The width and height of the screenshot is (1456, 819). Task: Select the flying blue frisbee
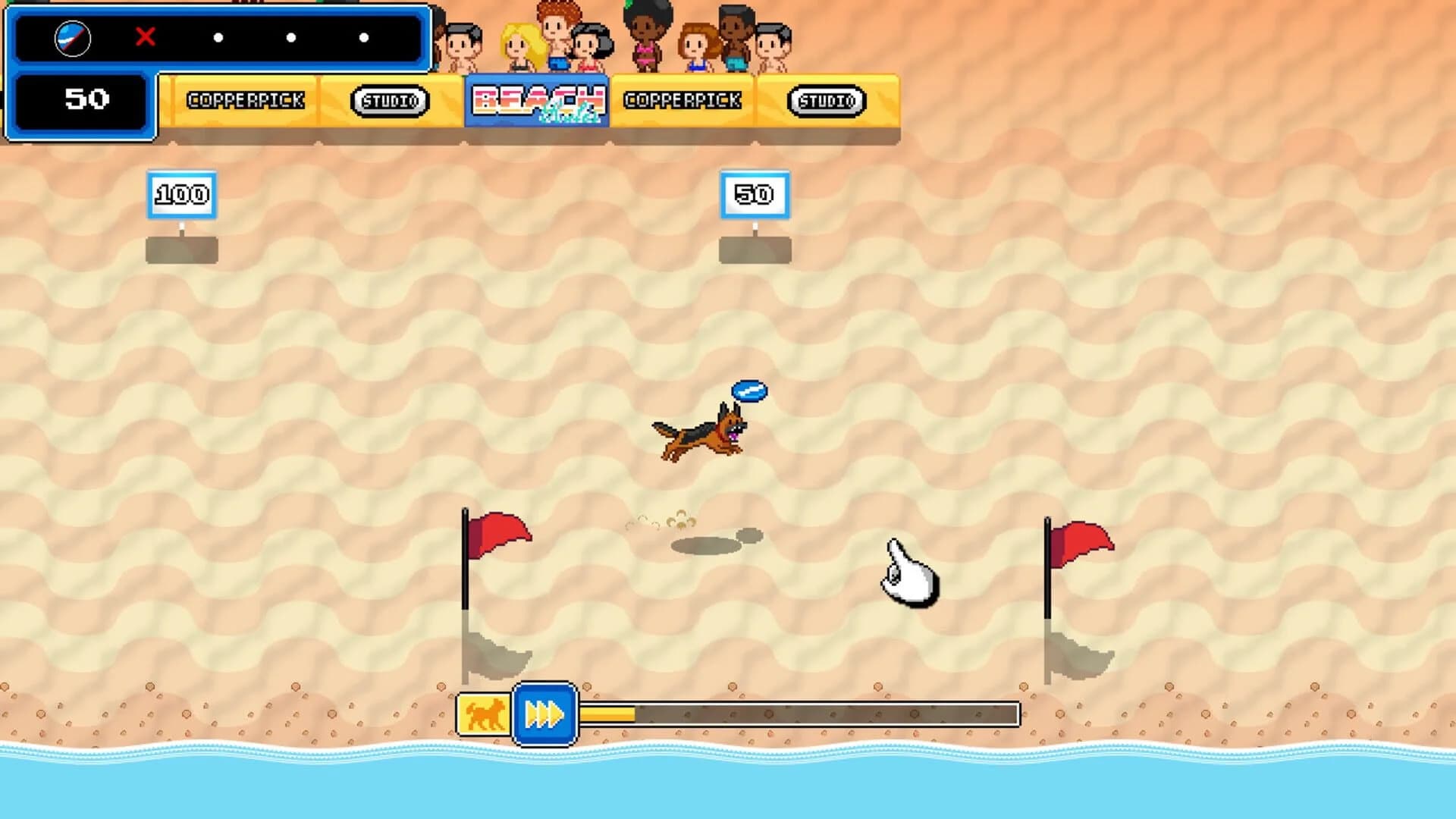tap(750, 390)
